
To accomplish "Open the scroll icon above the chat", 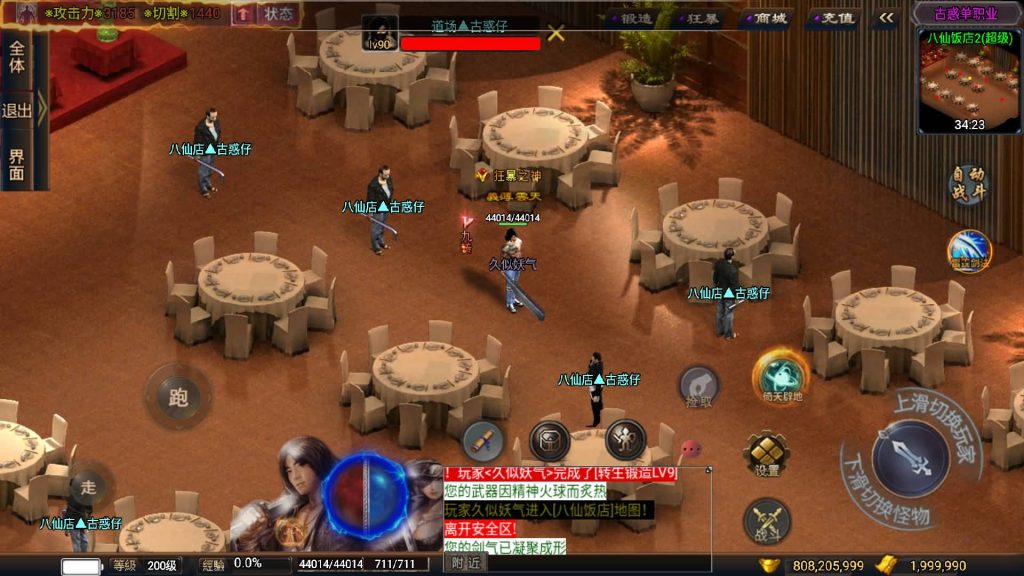I will [x=483, y=440].
